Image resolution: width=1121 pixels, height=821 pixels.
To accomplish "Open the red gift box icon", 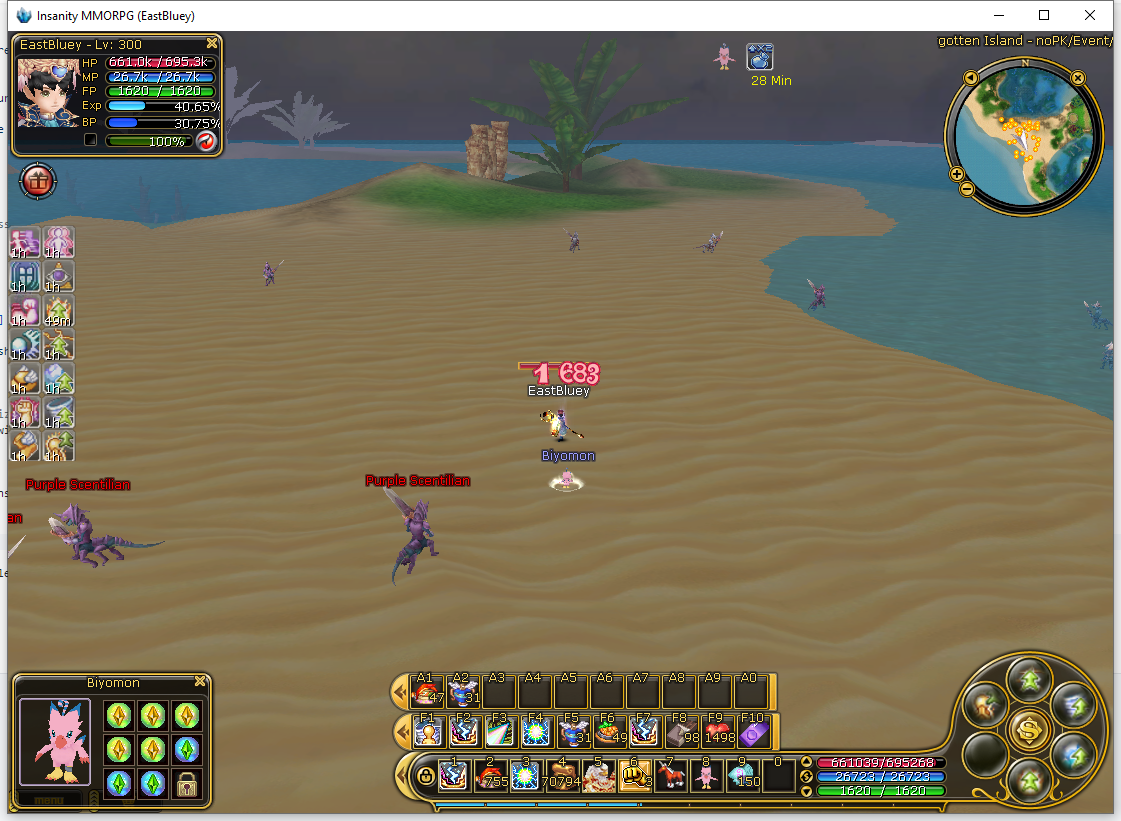I will point(38,182).
